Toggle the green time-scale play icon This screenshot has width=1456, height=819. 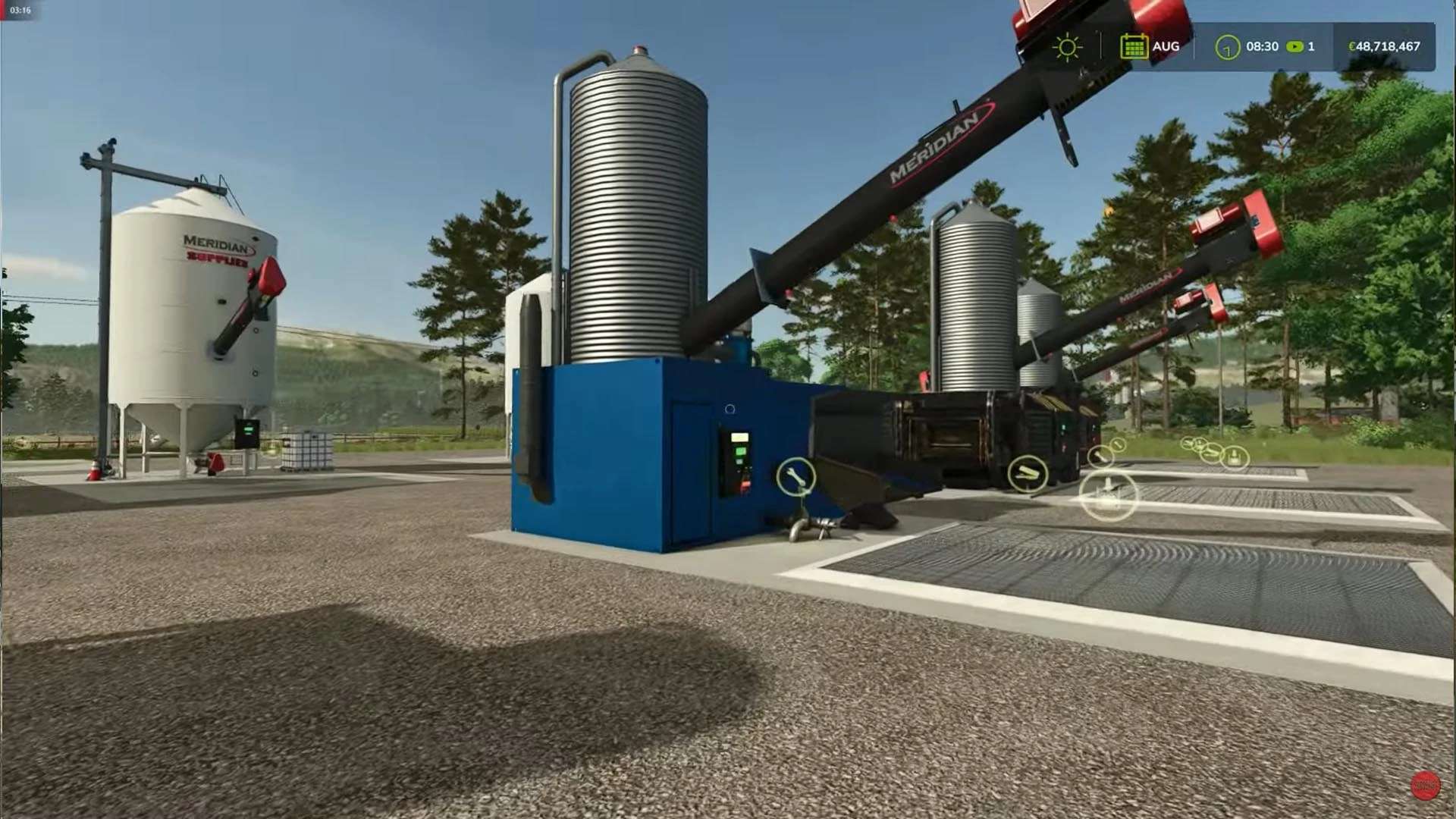coord(1294,47)
